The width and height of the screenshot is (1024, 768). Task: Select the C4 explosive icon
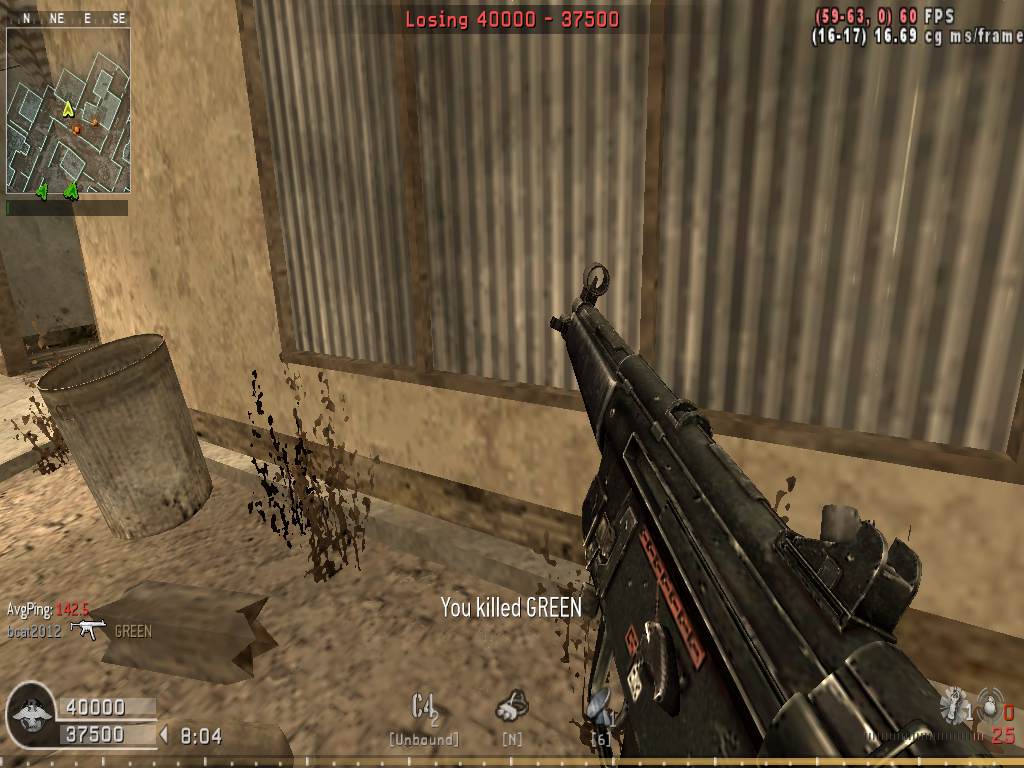pyautogui.click(x=425, y=707)
